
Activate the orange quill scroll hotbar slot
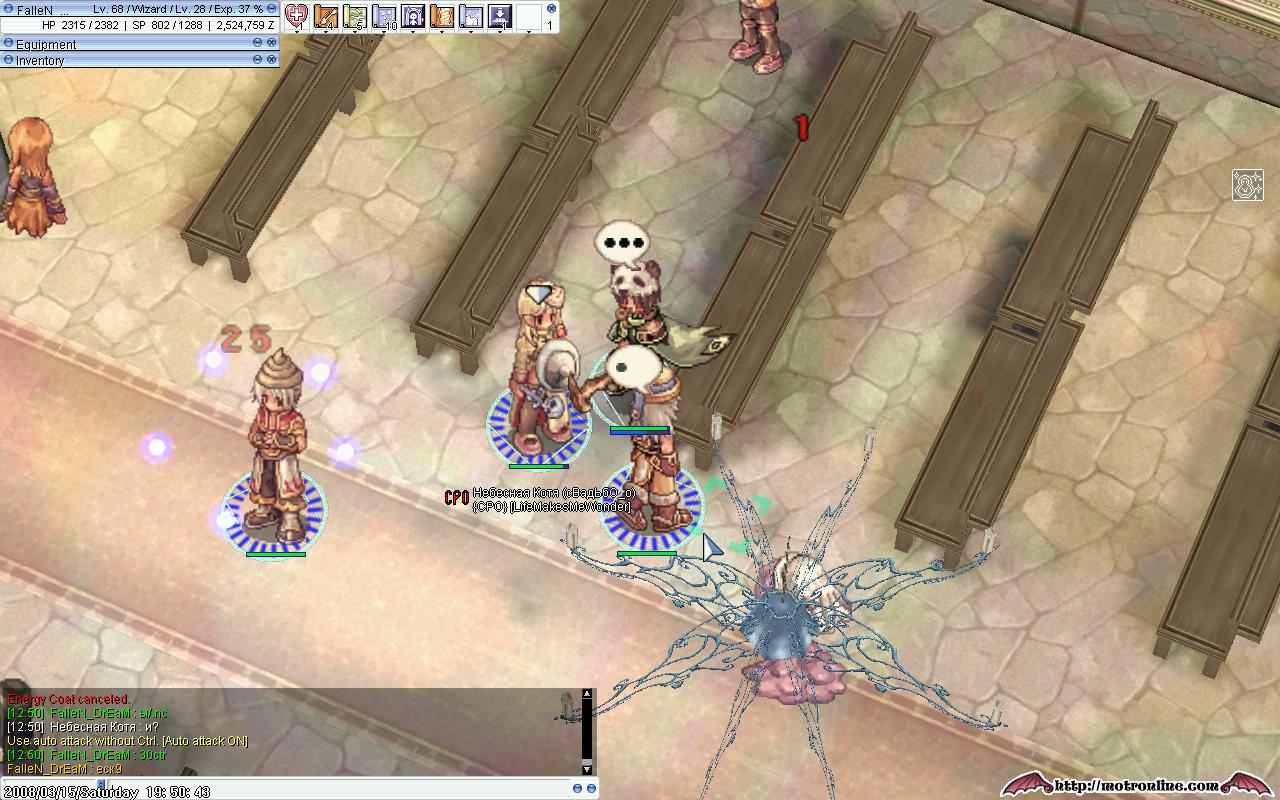(326, 16)
